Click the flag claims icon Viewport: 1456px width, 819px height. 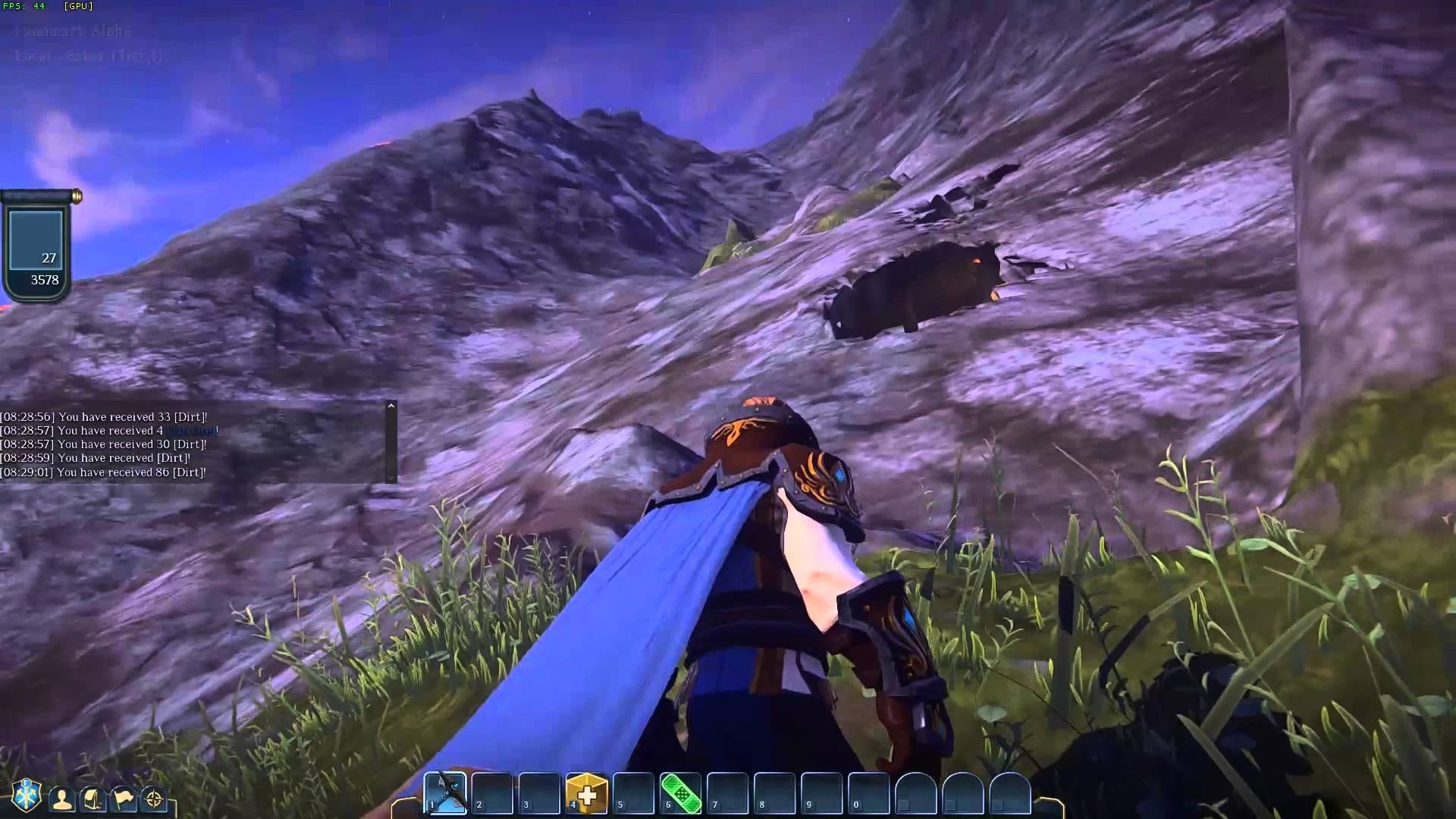coord(124,799)
